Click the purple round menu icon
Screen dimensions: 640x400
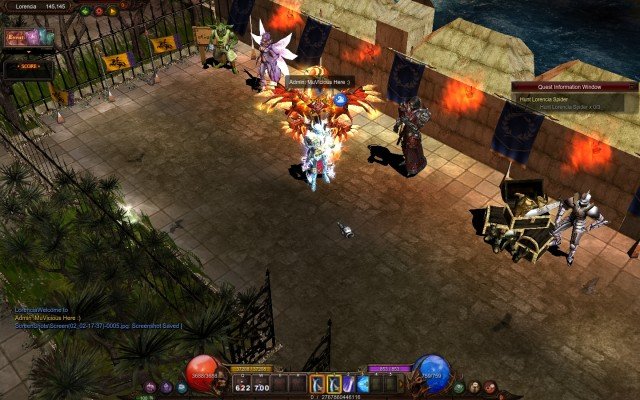150,387
